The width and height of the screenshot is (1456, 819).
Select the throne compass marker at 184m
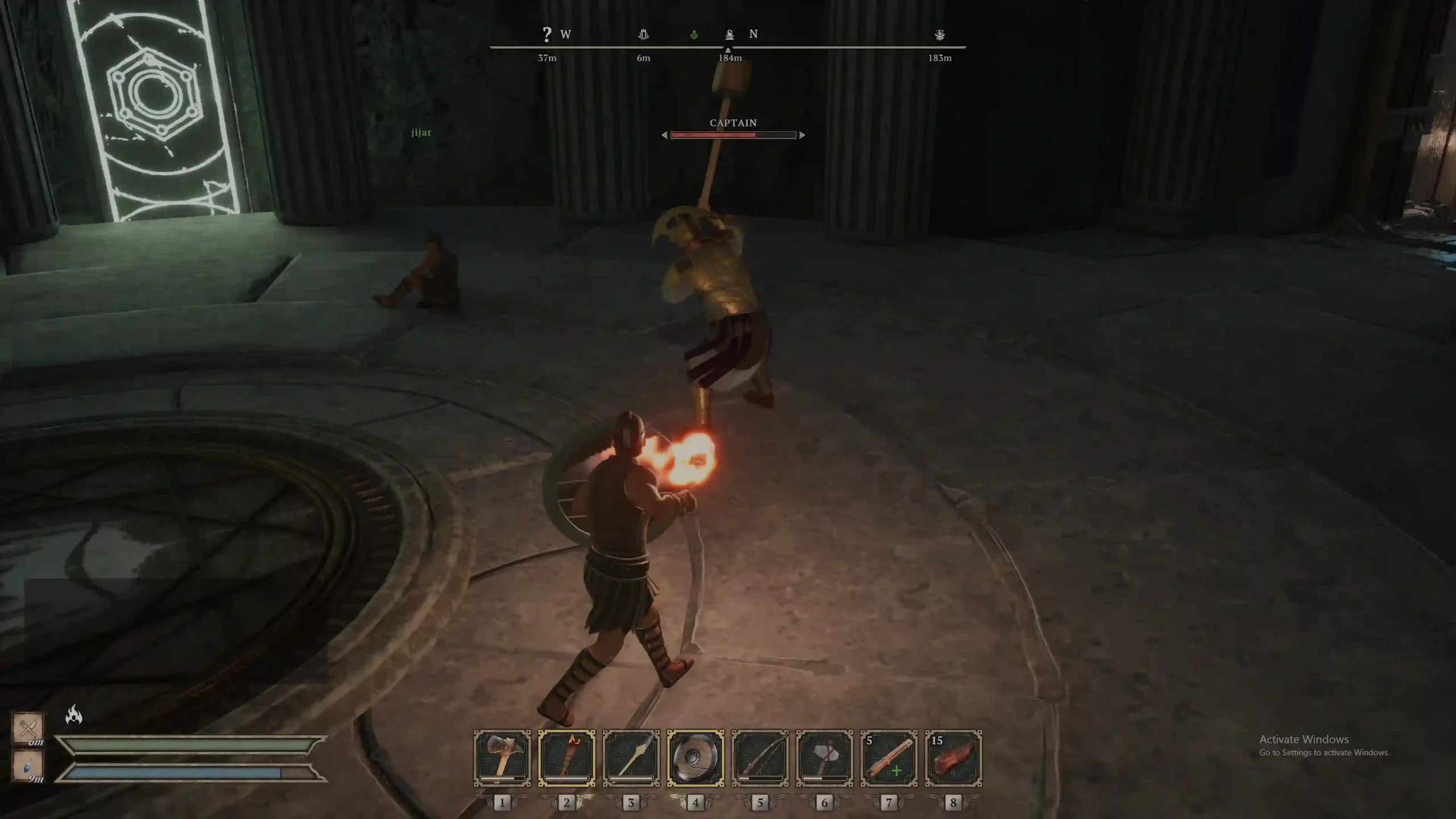tap(730, 35)
